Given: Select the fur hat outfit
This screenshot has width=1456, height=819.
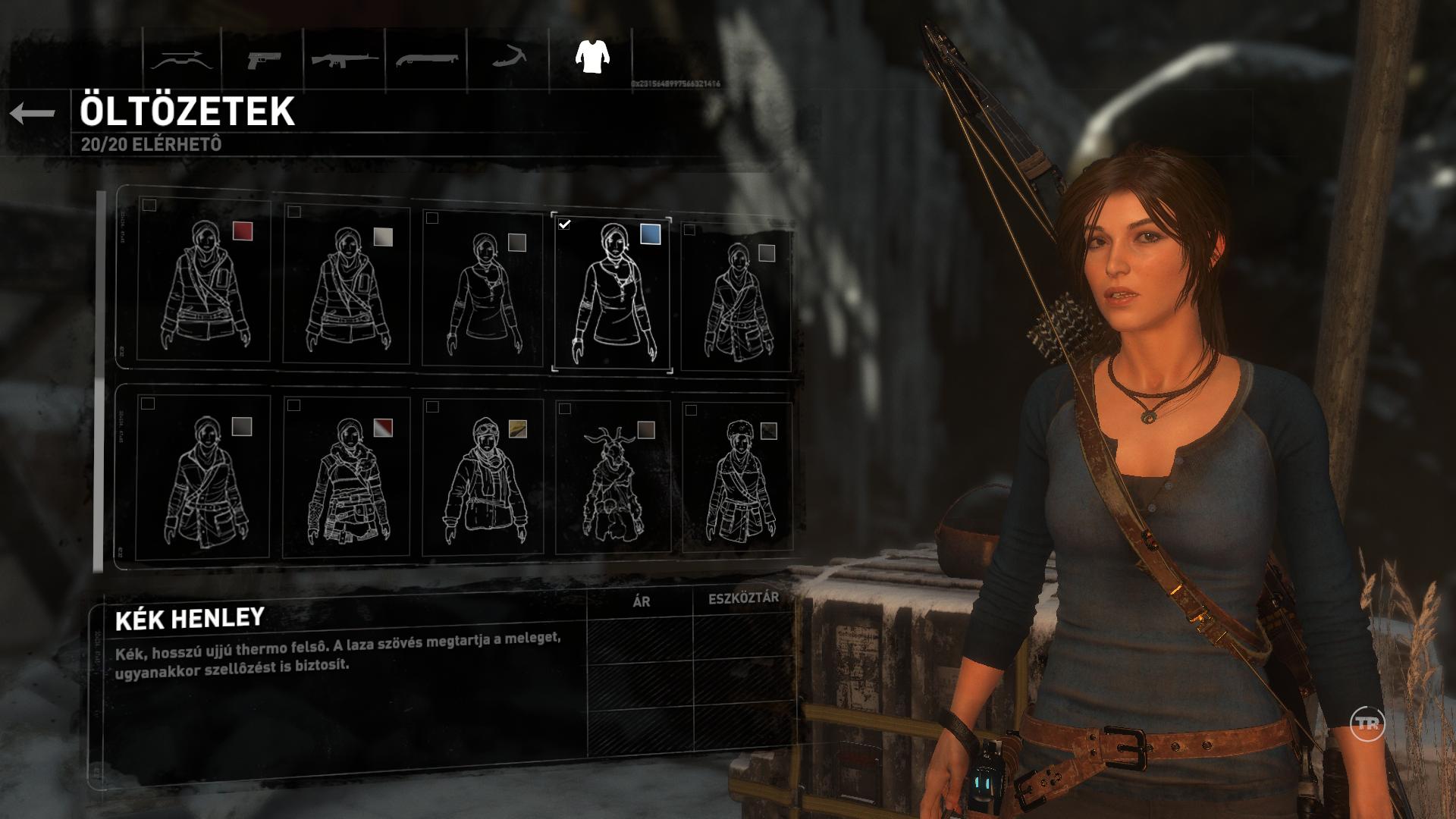Looking at the screenshot, I should point(737,479).
